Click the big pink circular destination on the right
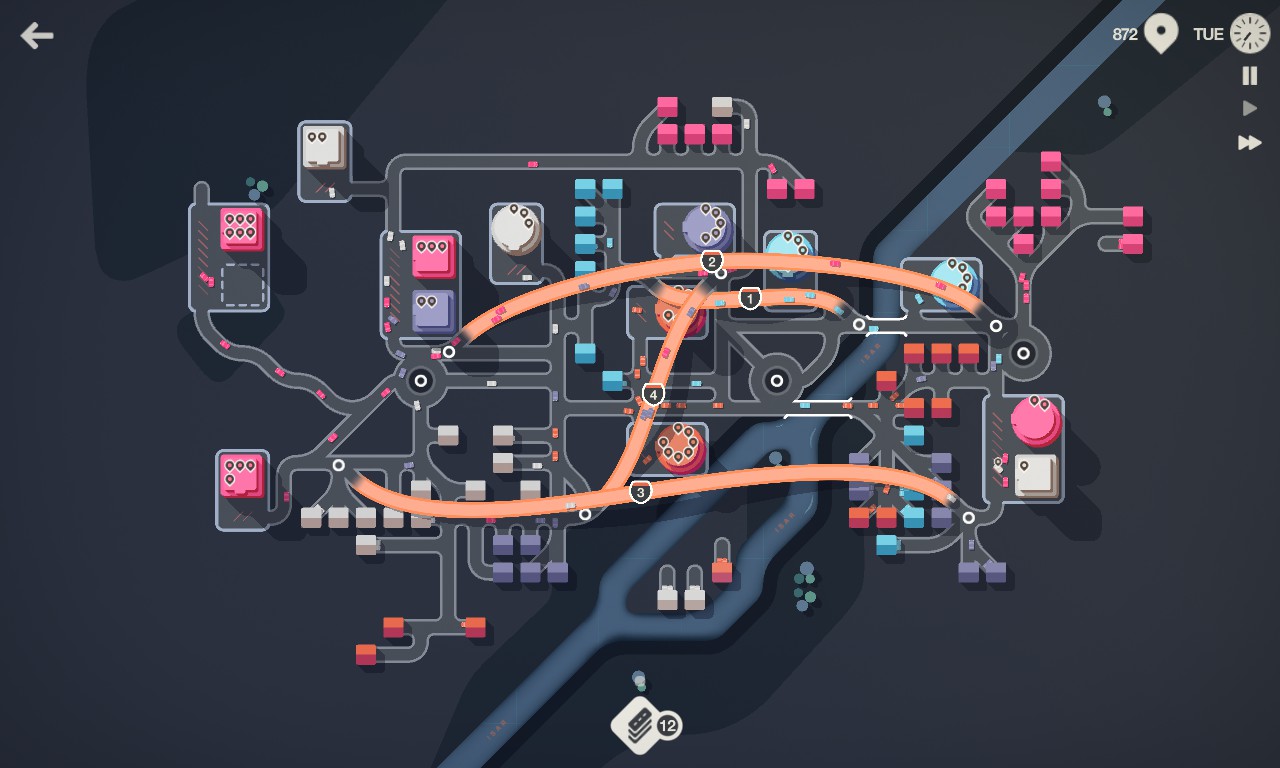This screenshot has height=768, width=1280. (x=1038, y=420)
